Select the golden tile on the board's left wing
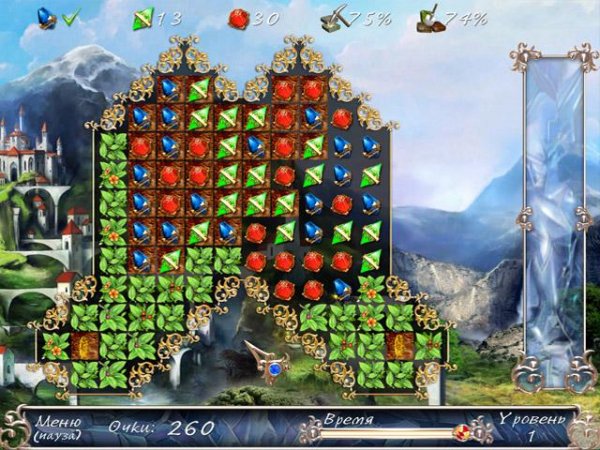 click(84, 346)
